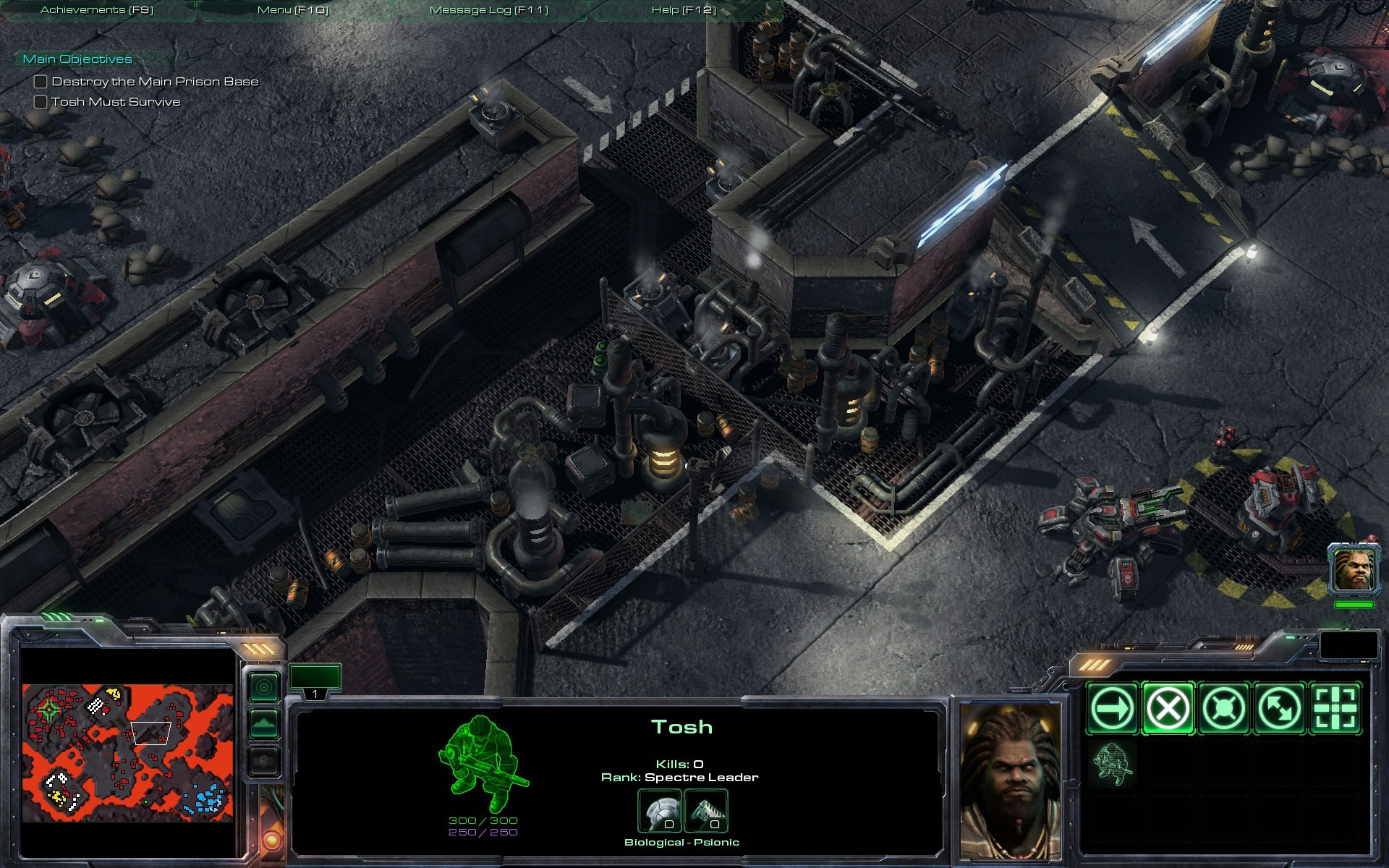This screenshot has width=1389, height=868.
Task: Activate the minimap ping button
Action: coord(264,686)
